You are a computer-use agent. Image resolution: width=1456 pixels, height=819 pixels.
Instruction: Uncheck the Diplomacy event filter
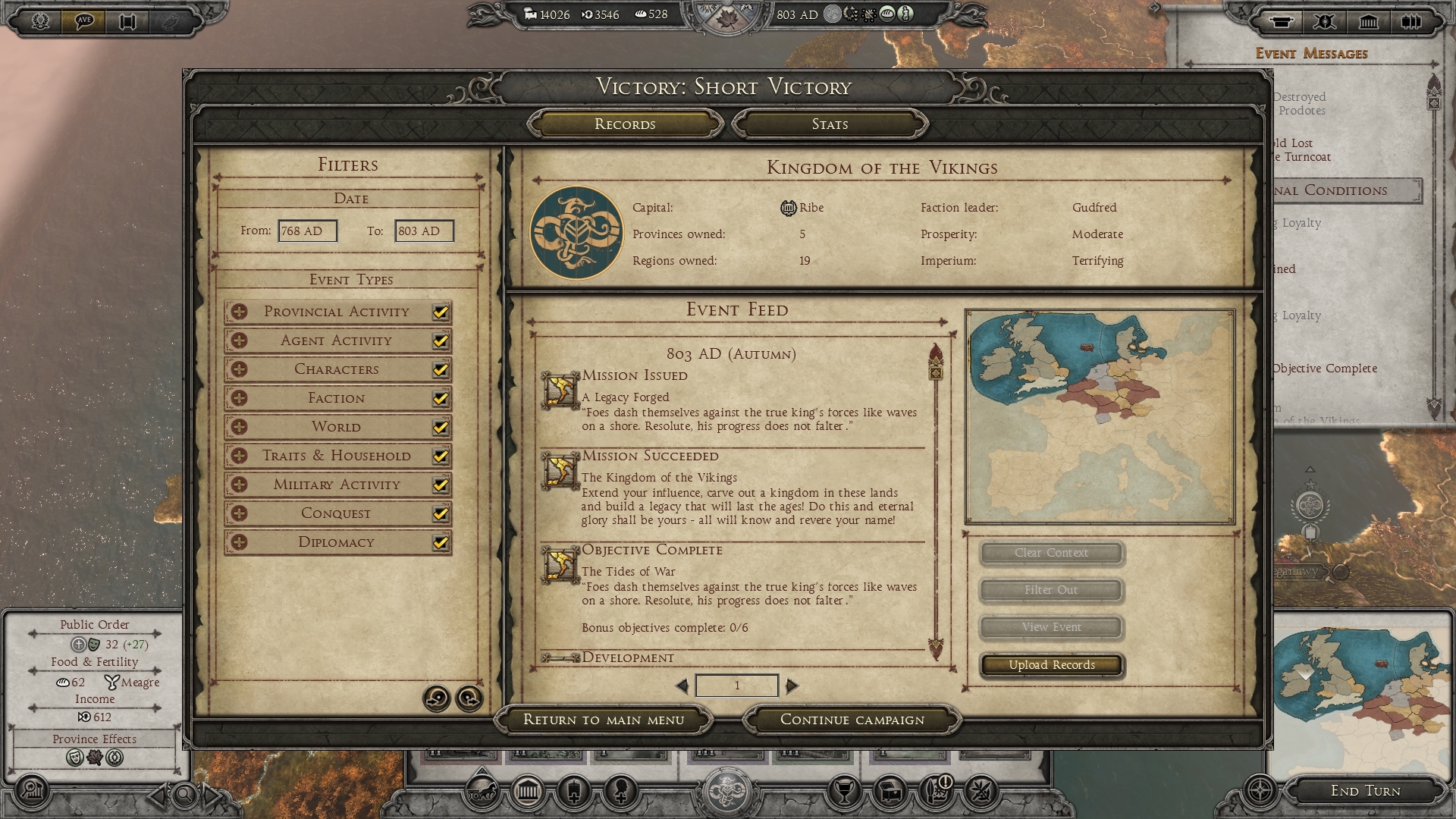tap(440, 542)
